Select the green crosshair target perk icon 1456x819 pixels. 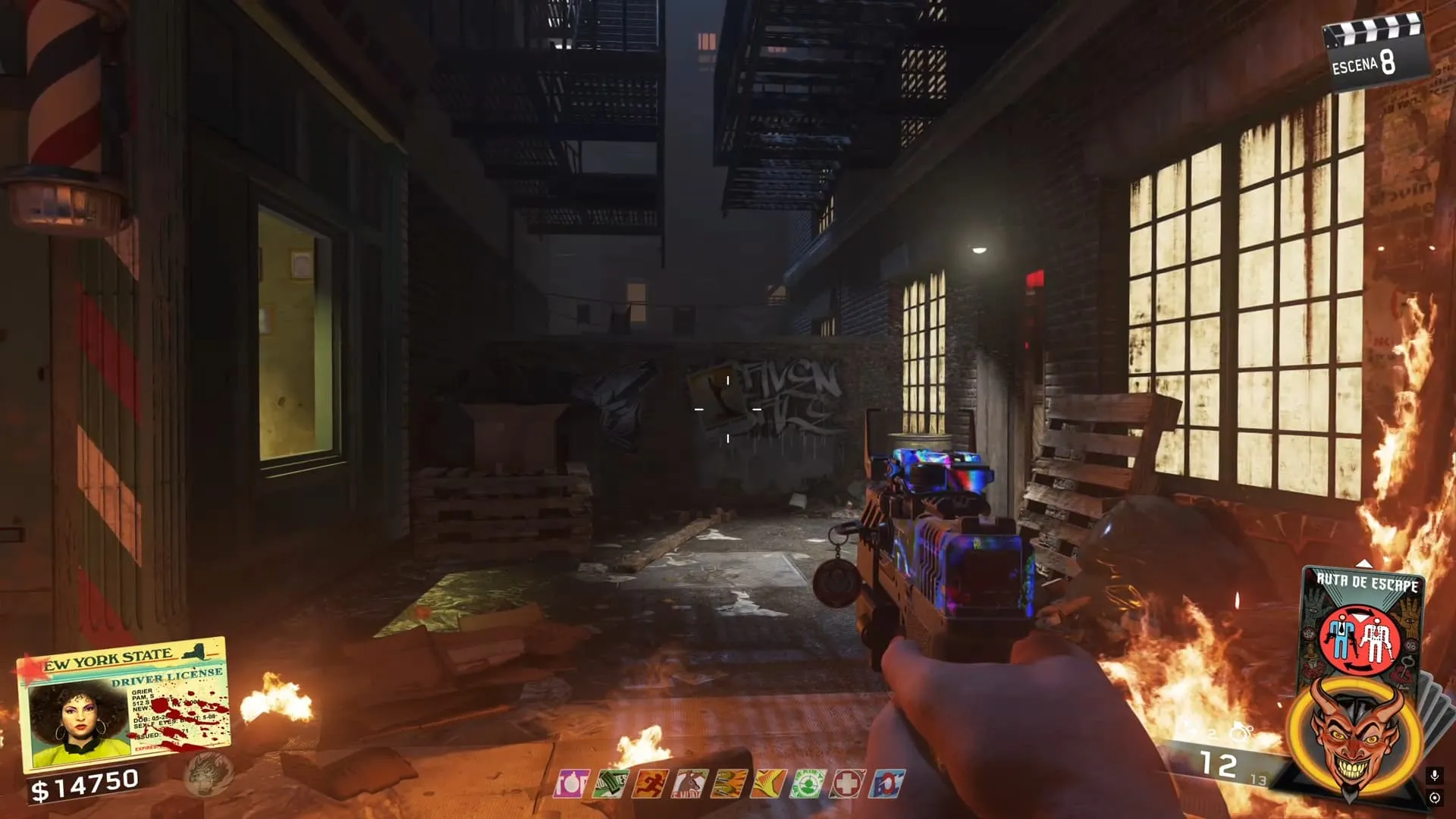808,784
